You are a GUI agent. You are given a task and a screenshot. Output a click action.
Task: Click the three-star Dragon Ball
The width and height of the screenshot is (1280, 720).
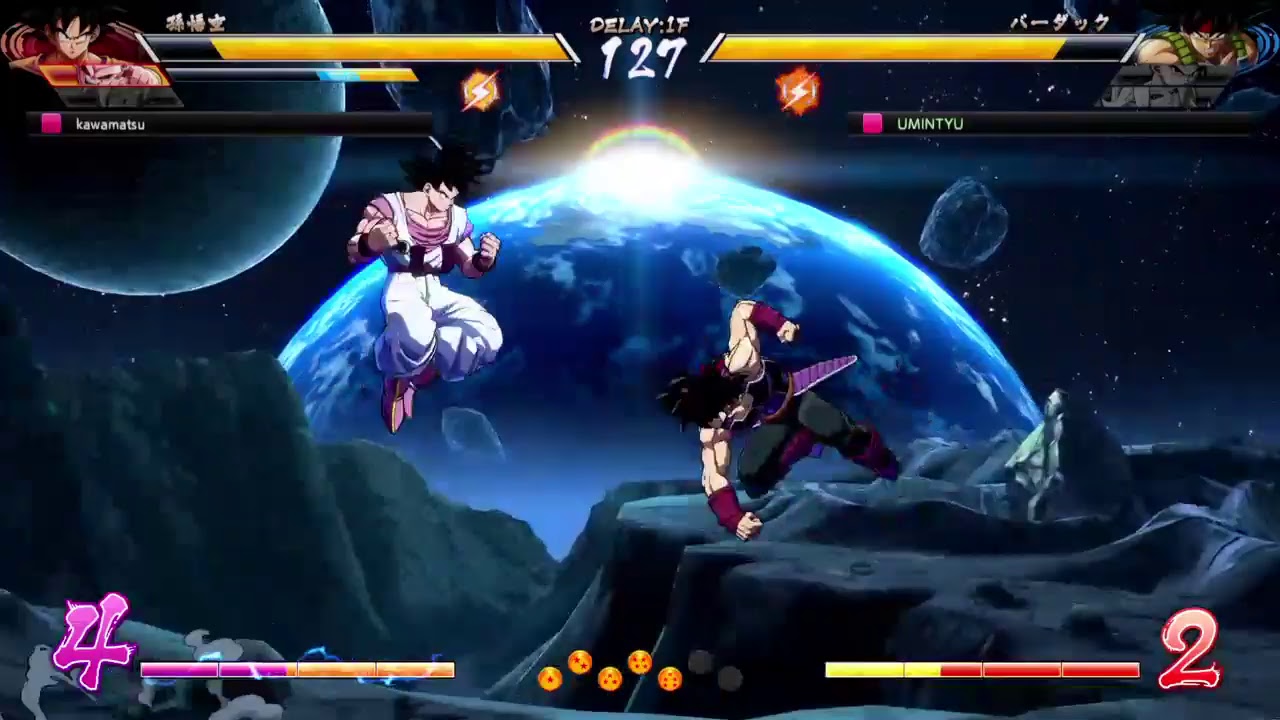(610, 678)
